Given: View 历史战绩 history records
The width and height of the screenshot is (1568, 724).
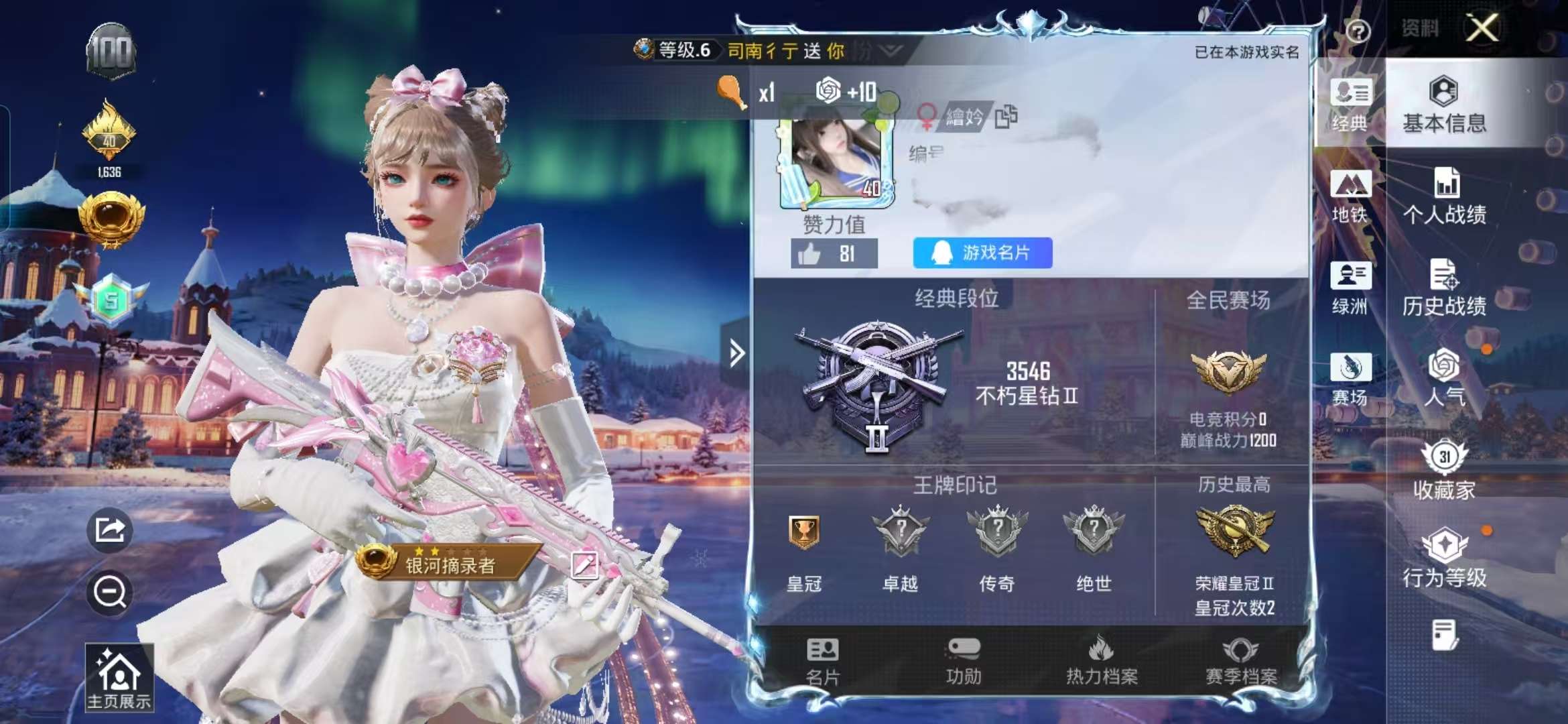Looking at the screenshot, I should pyautogui.click(x=1444, y=288).
